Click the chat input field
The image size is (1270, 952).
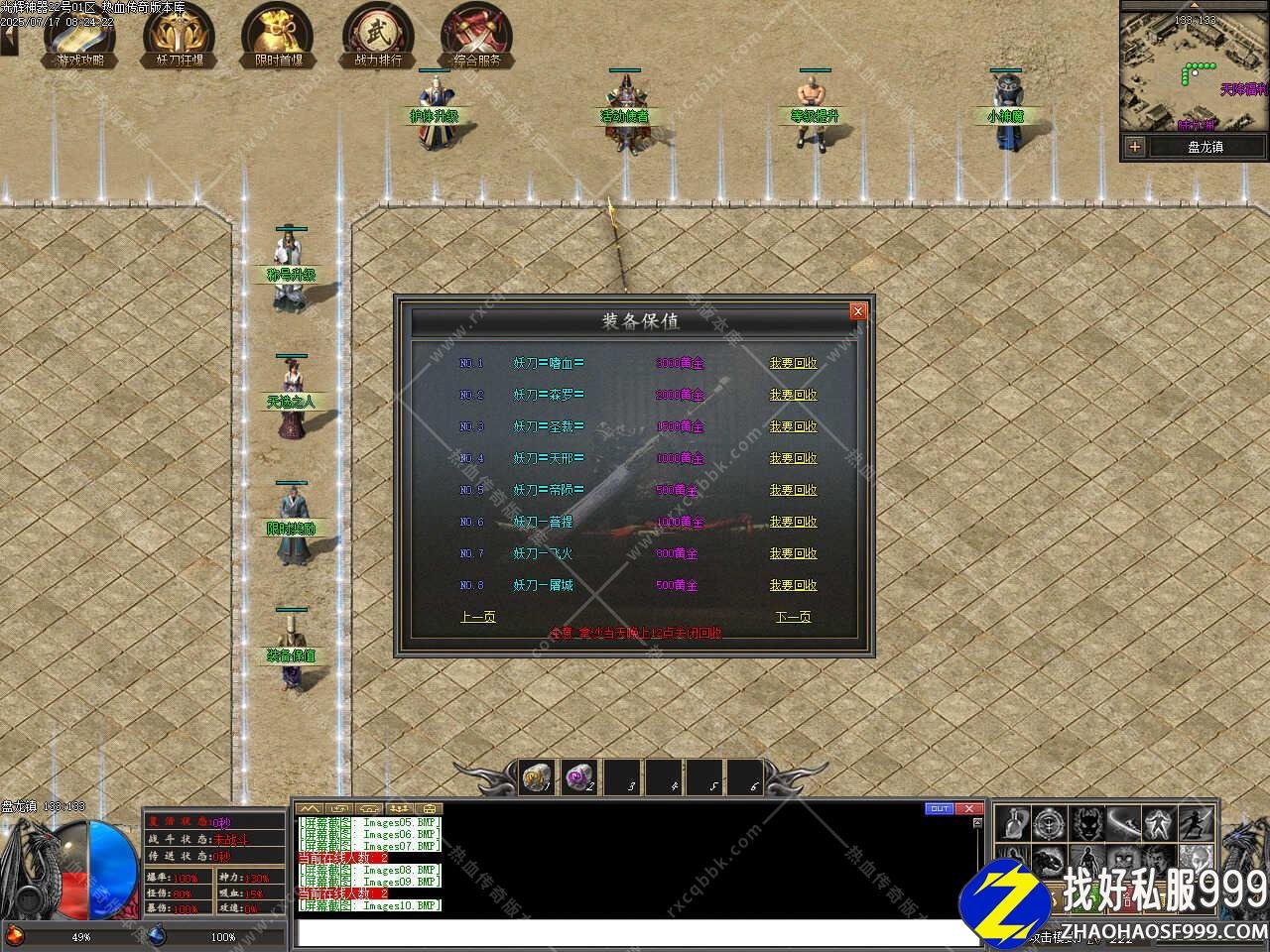(x=635, y=933)
